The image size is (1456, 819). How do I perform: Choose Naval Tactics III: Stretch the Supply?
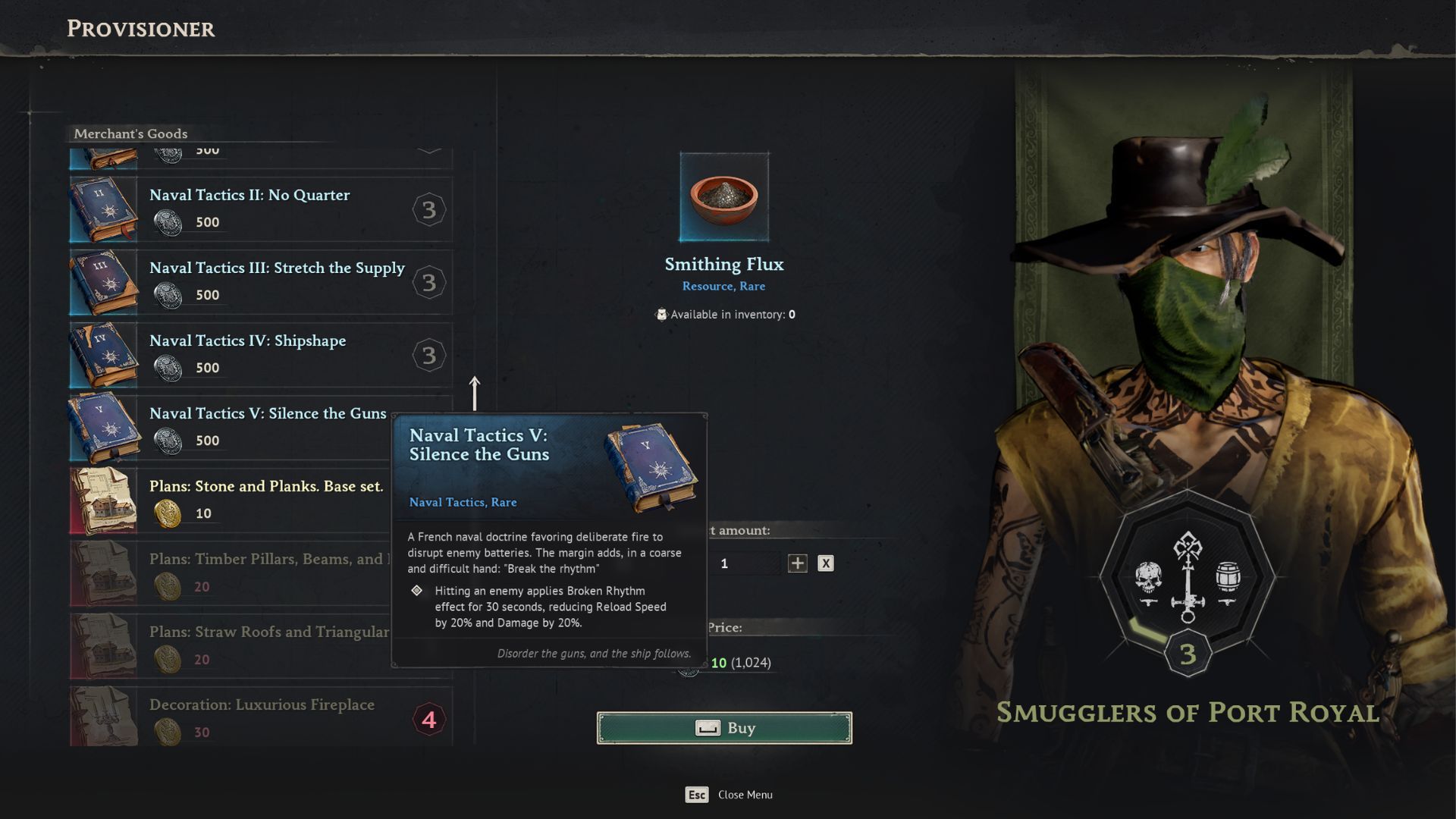pos(260,282)
